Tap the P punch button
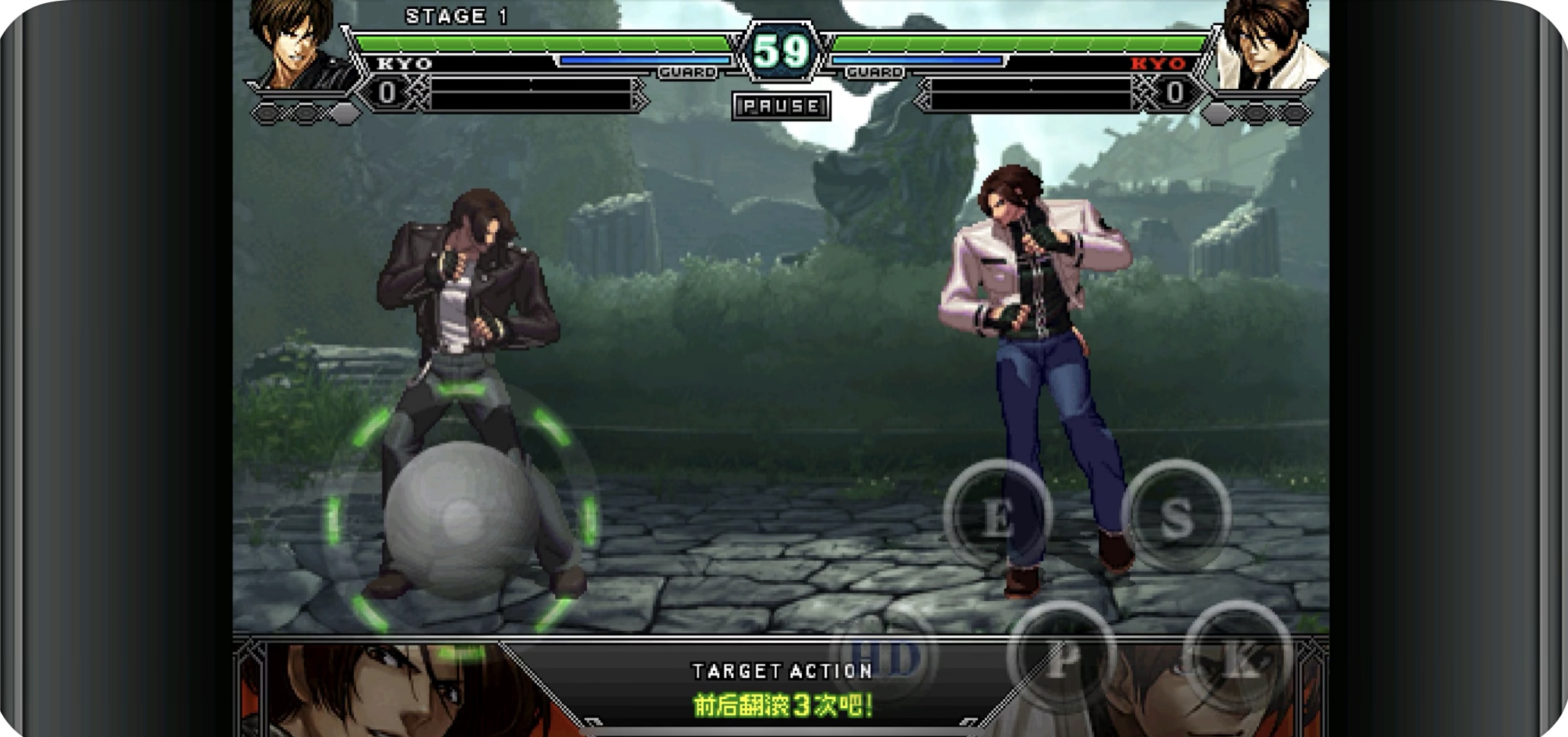Image resolution: width=1568 pixels, height=737 pixels. [1062, 657]
